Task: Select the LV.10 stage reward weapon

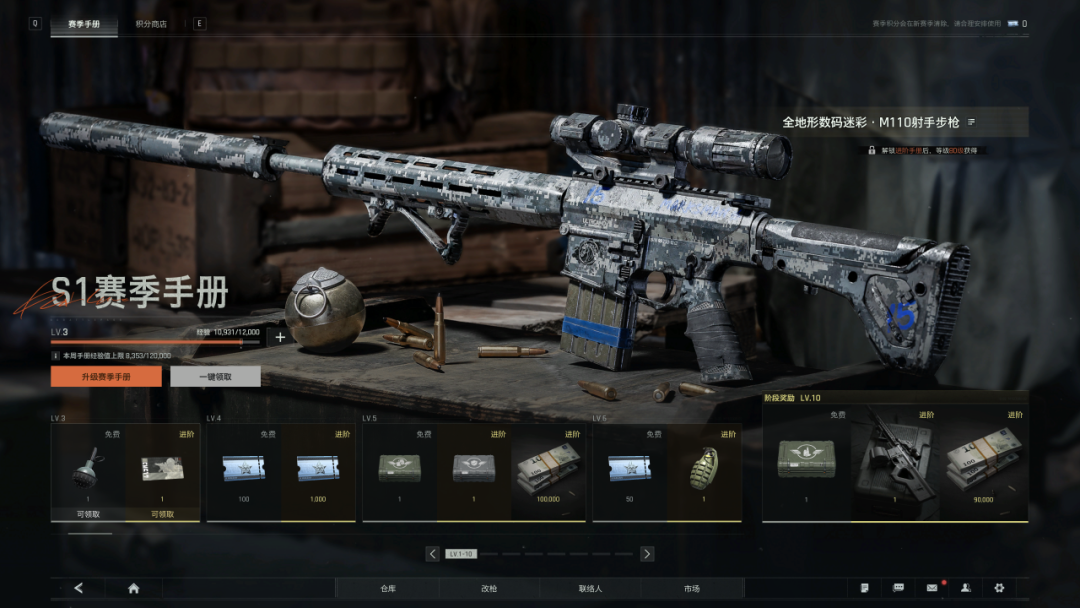Action: coord(897,460)
